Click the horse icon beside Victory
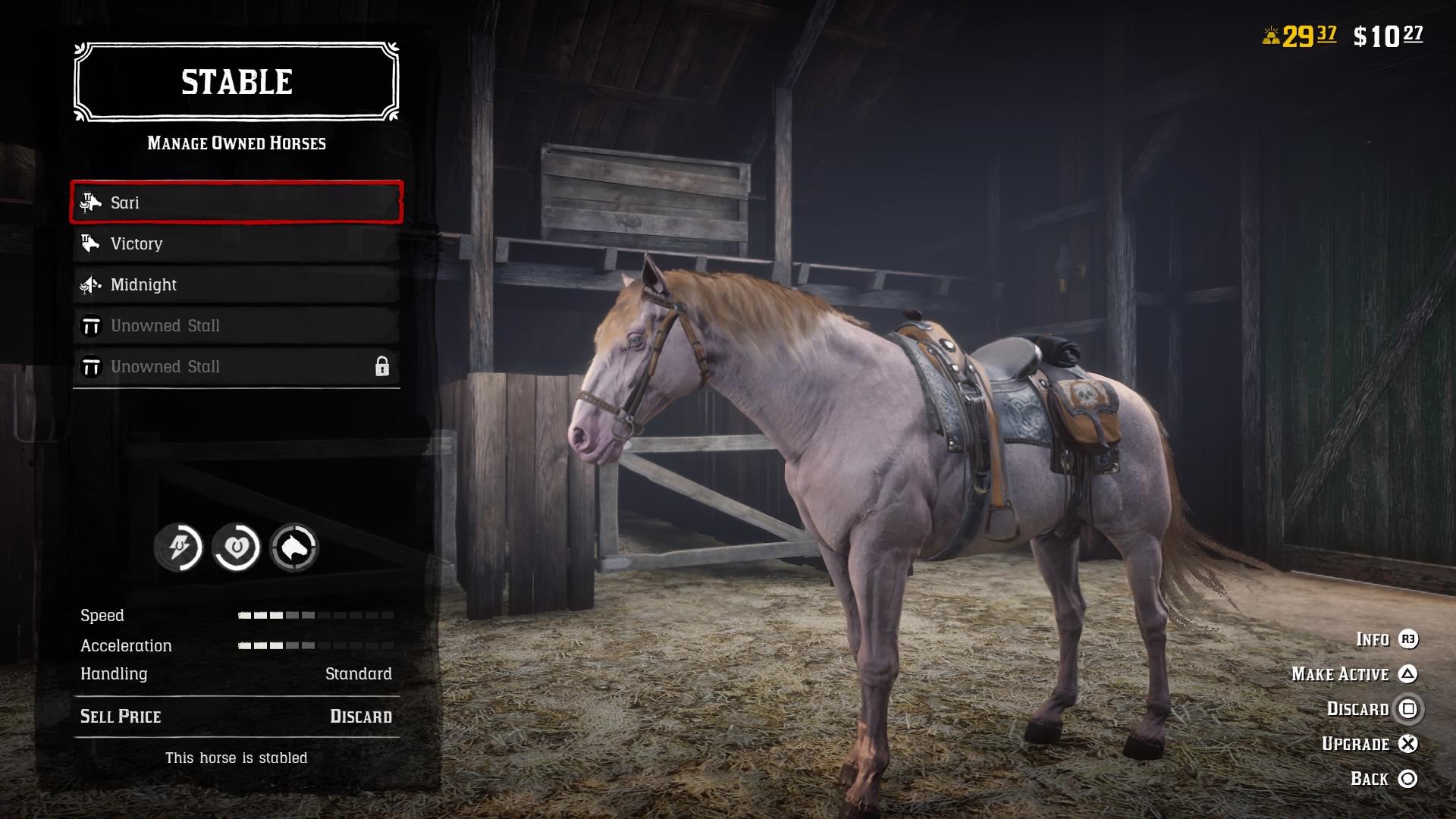Viewport: 1456px width, 819px height. pos(90,243)
